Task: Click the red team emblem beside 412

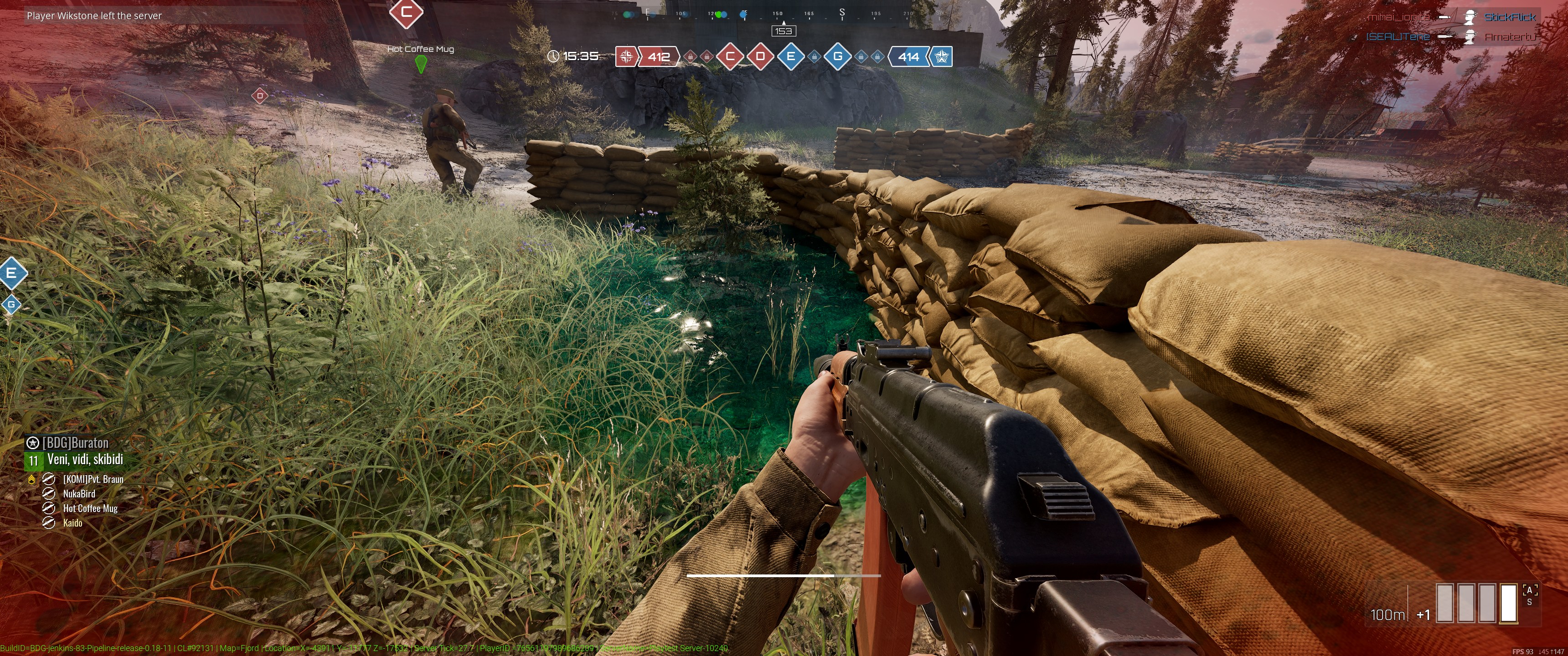Action: 626,56
